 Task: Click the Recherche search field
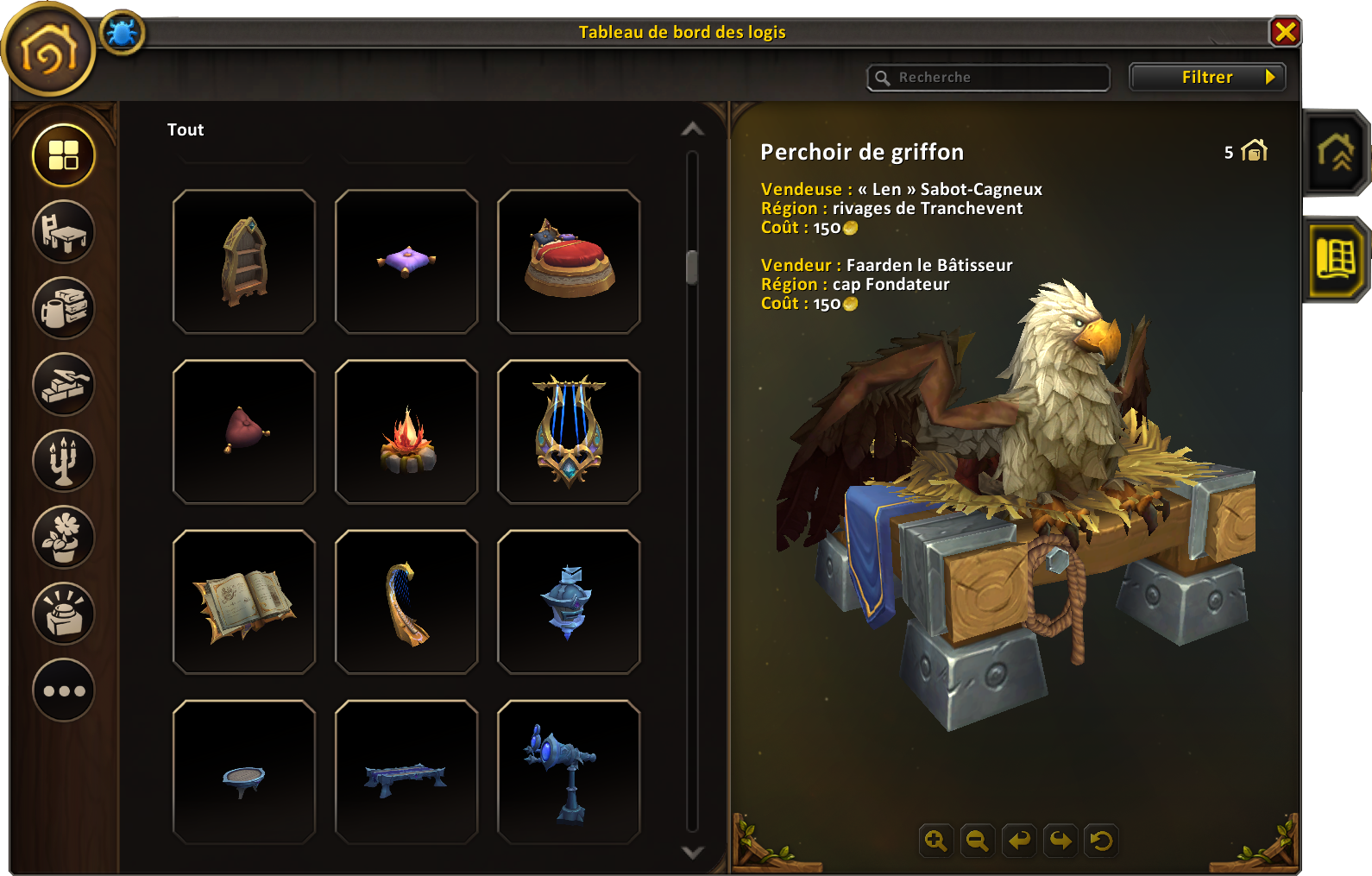click(989, 78)
